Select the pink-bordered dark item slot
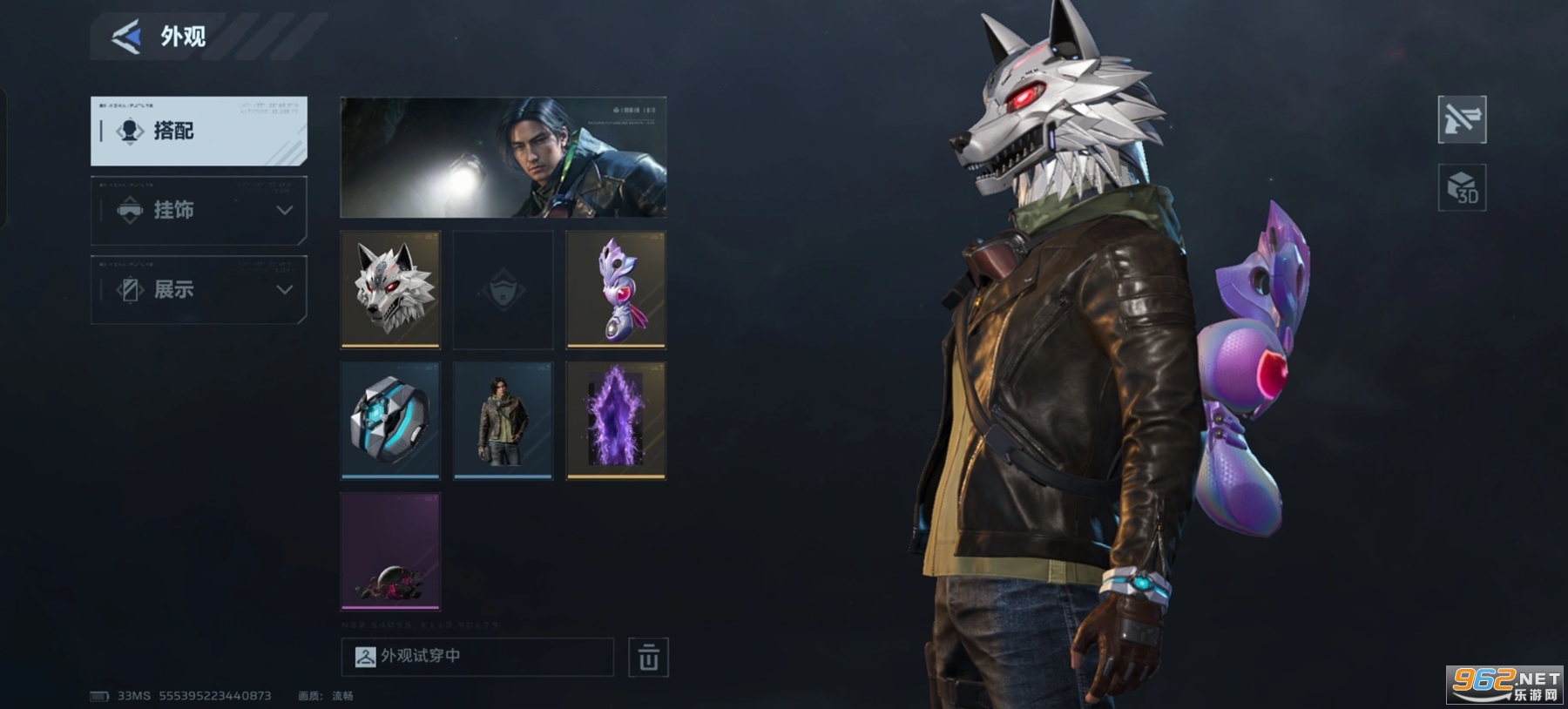The width and height of the screenshot is (1568, 709). (390, 551)
